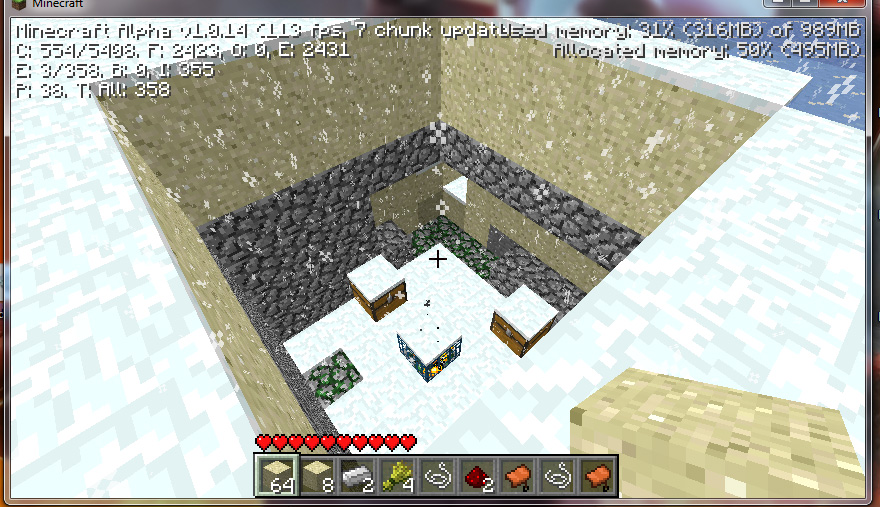Choose the iron ingot hotbar slot

356,476
